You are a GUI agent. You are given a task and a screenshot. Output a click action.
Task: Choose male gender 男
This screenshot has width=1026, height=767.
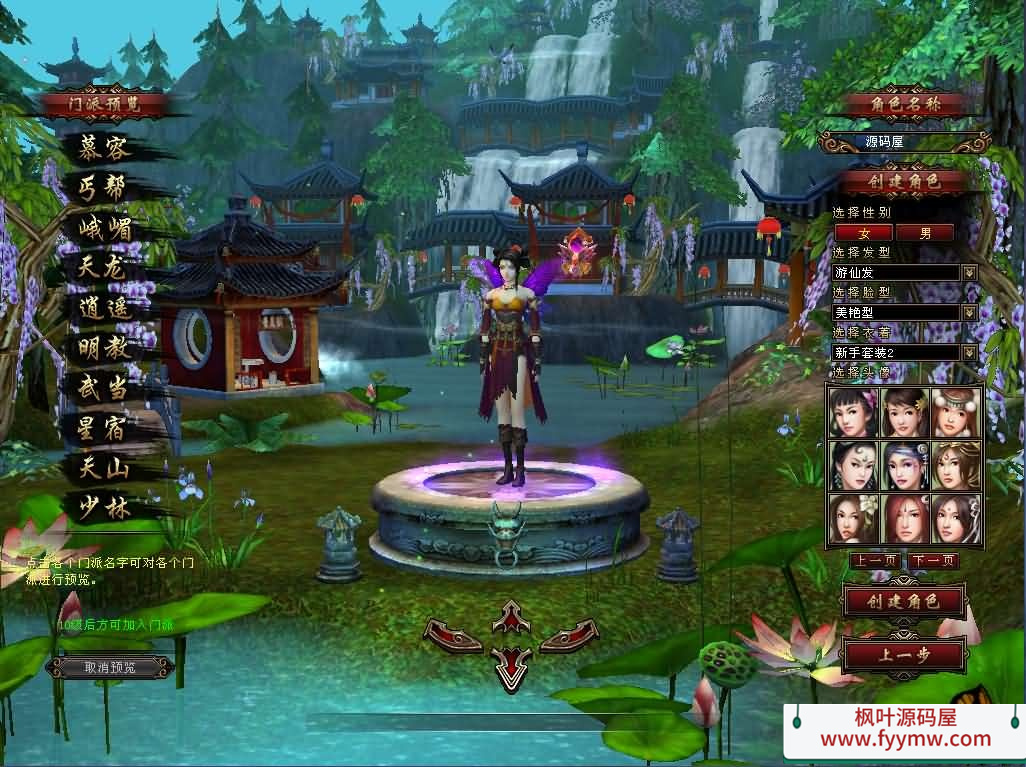[x=924, y=232]
